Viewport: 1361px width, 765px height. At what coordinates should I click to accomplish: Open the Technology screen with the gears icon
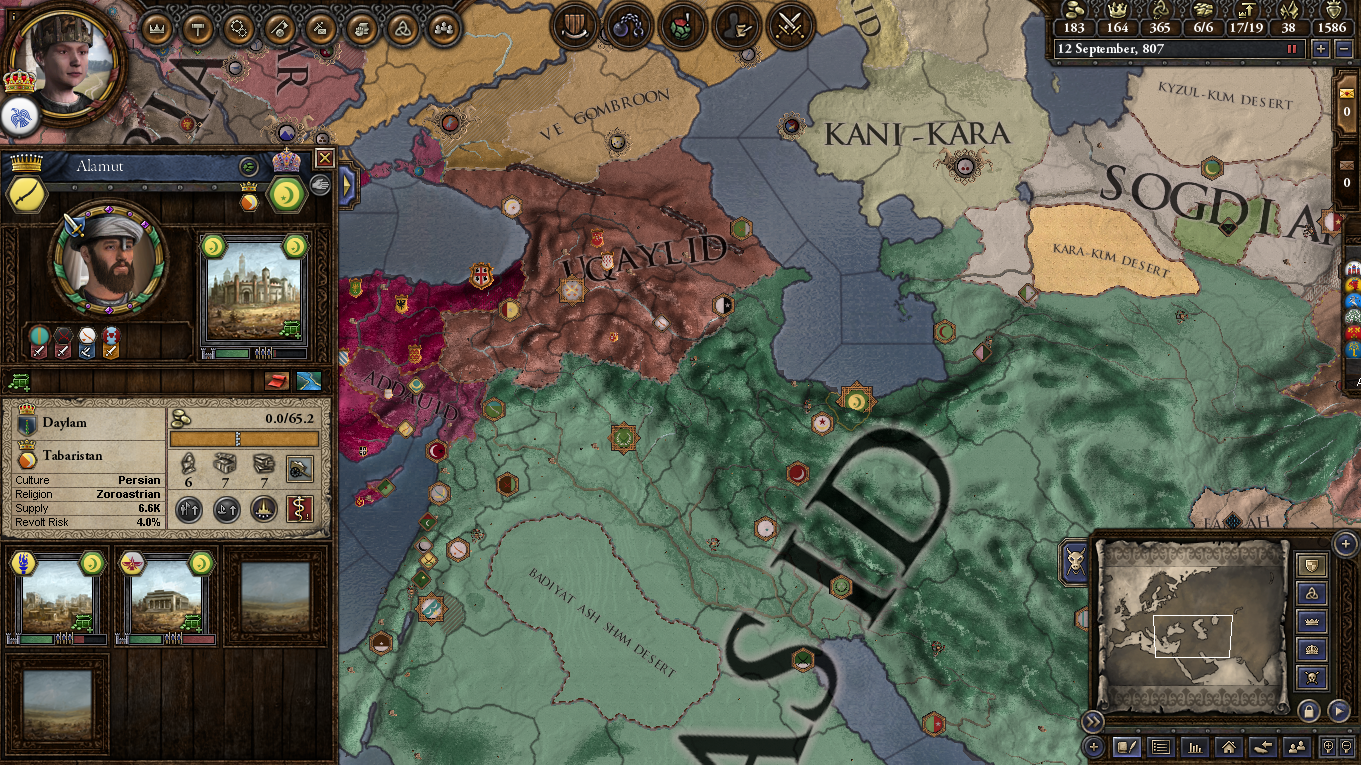click(x=238, y=28)
